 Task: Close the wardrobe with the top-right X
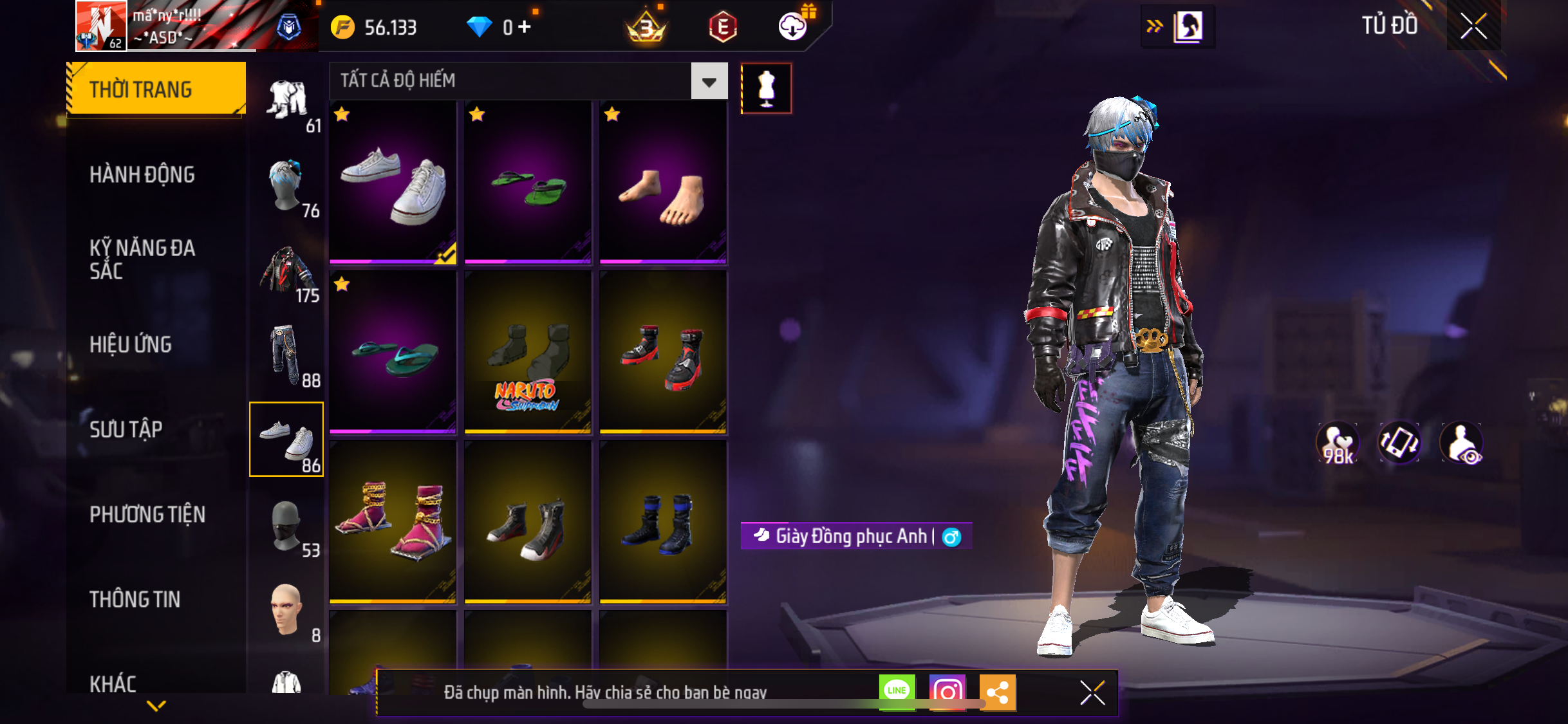(1473, 26)
